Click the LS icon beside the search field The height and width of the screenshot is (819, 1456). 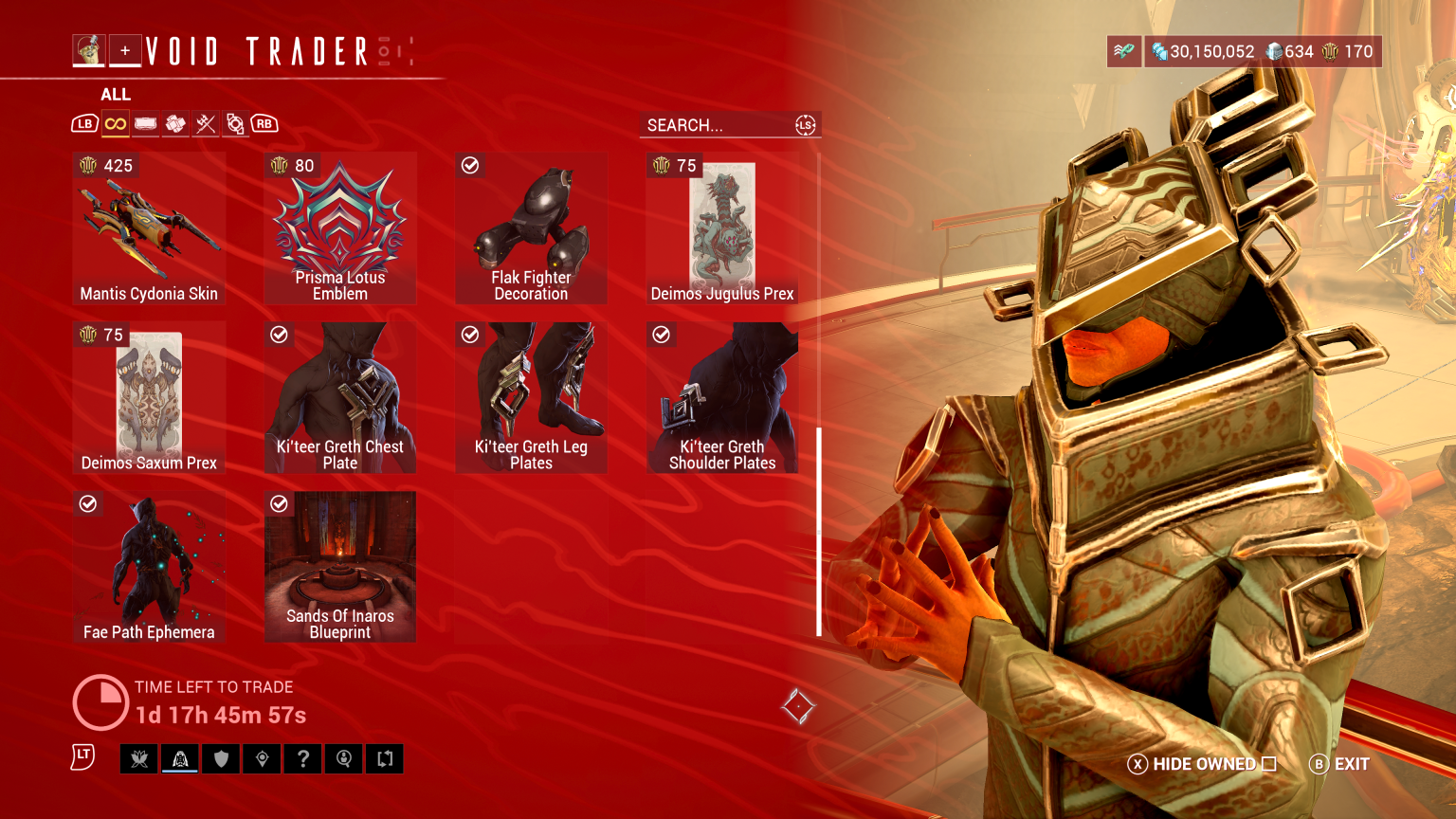point(805,124)
